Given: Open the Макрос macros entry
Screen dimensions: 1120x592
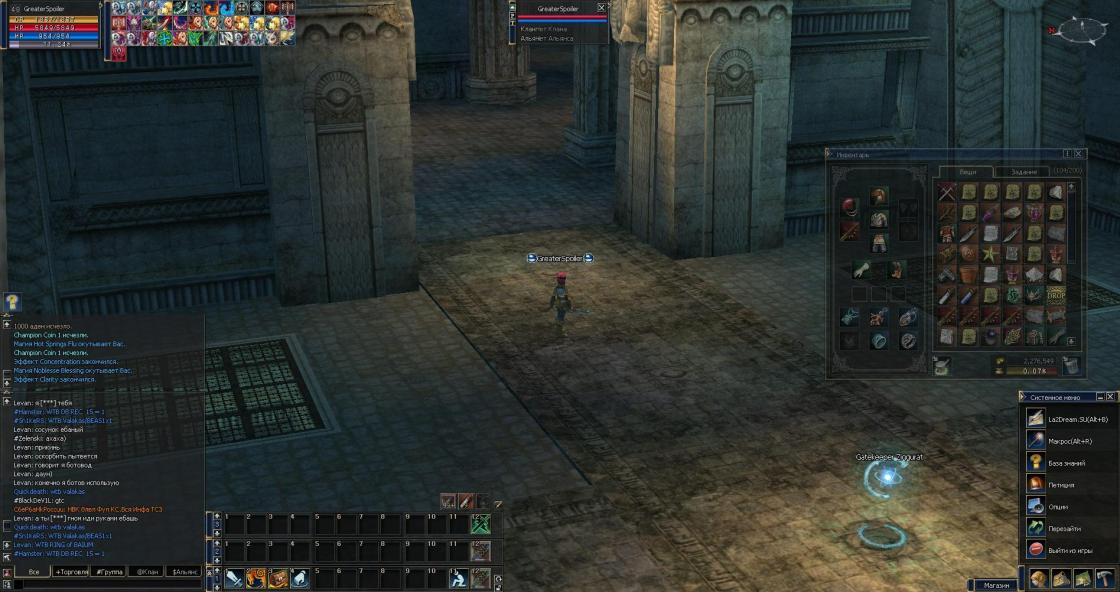Looking at the screenshot, I should click(x=1069, y=441).
